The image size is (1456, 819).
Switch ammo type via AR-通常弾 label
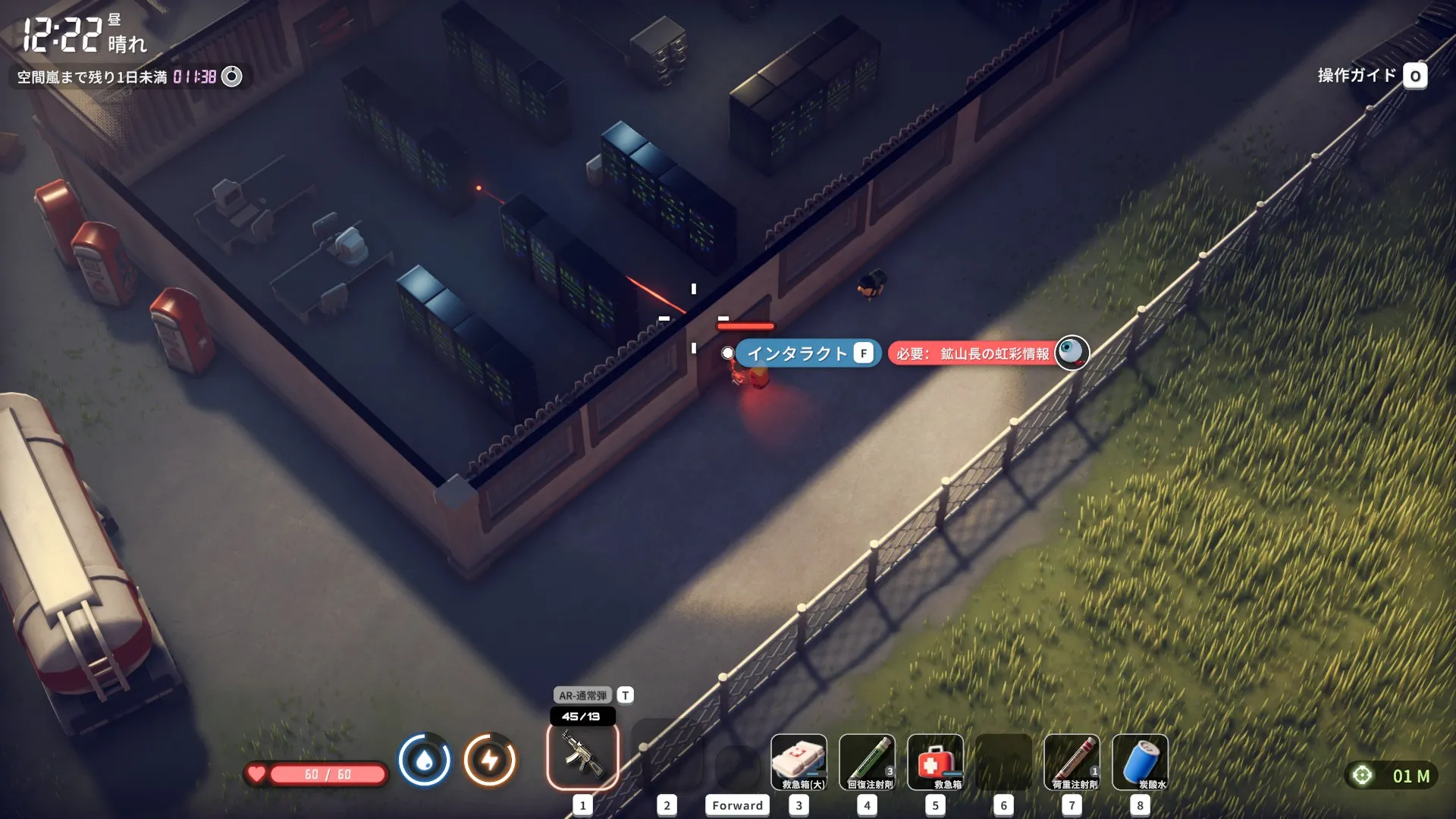pos(583,695)
